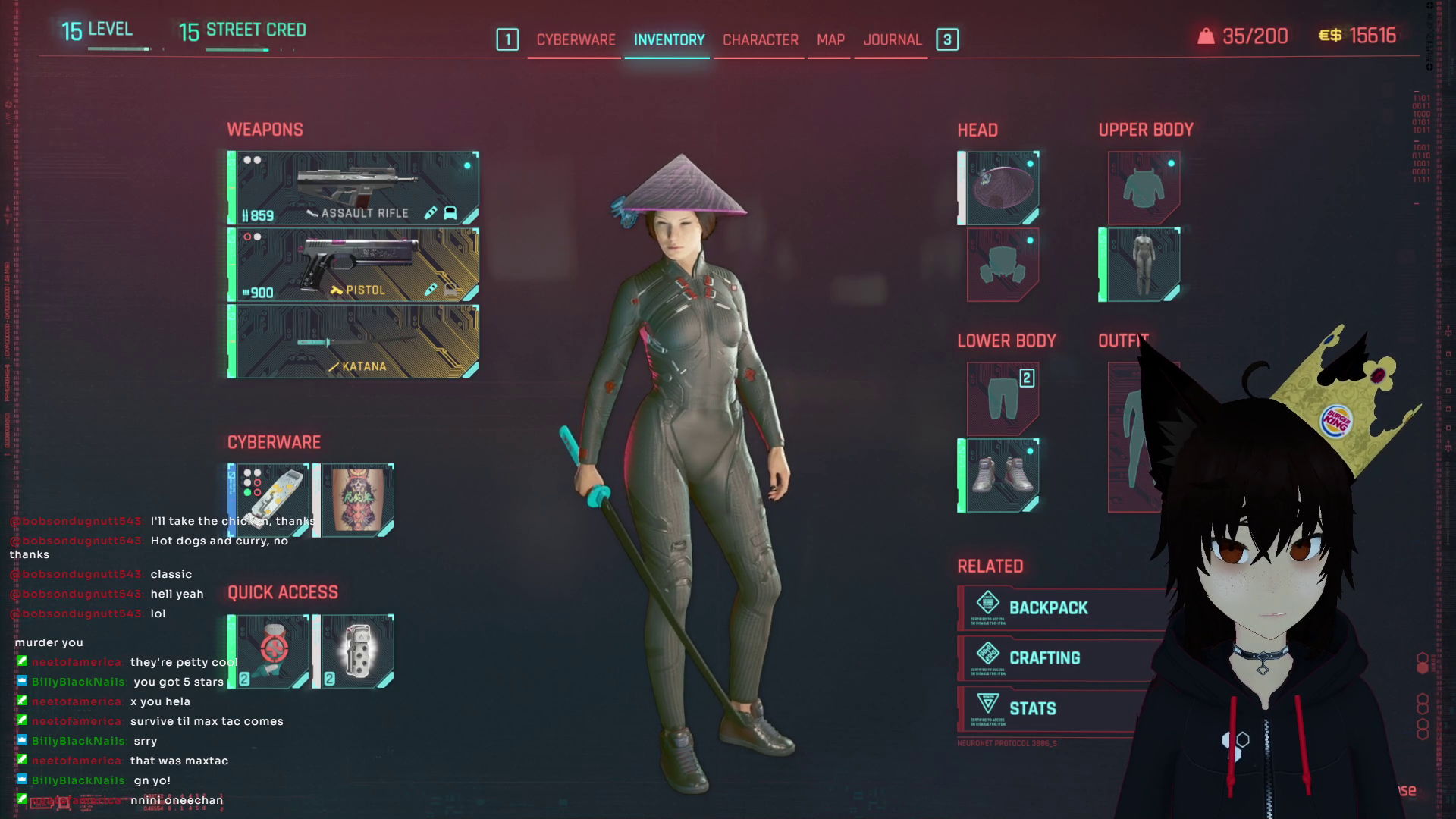The height and width of the screenshot is (819, 1456).
Task: Click the Katana weapon slot
Action: click(354, 341)
